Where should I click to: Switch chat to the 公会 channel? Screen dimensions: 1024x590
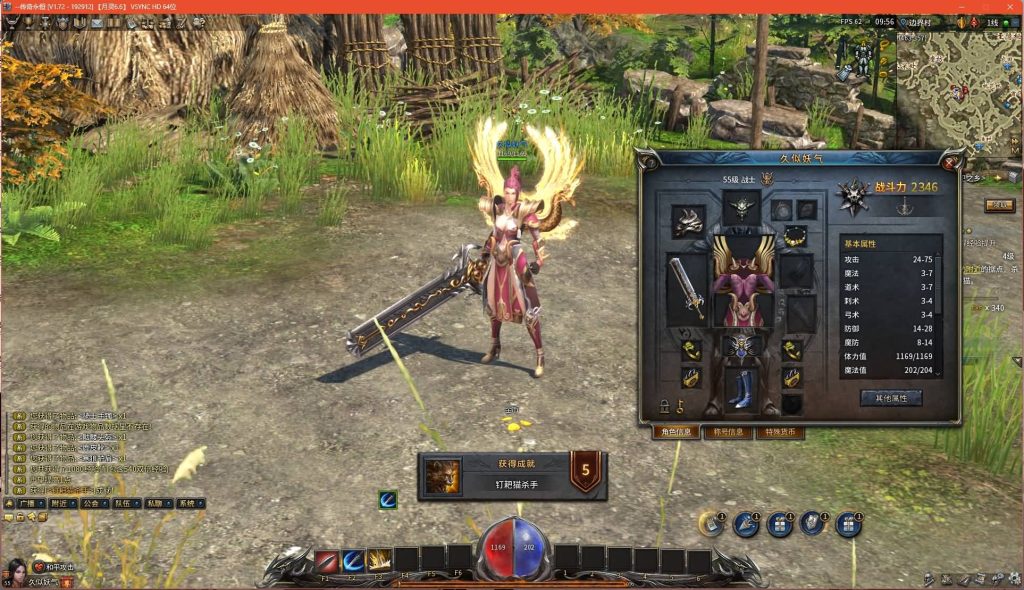tap(93, 504)
